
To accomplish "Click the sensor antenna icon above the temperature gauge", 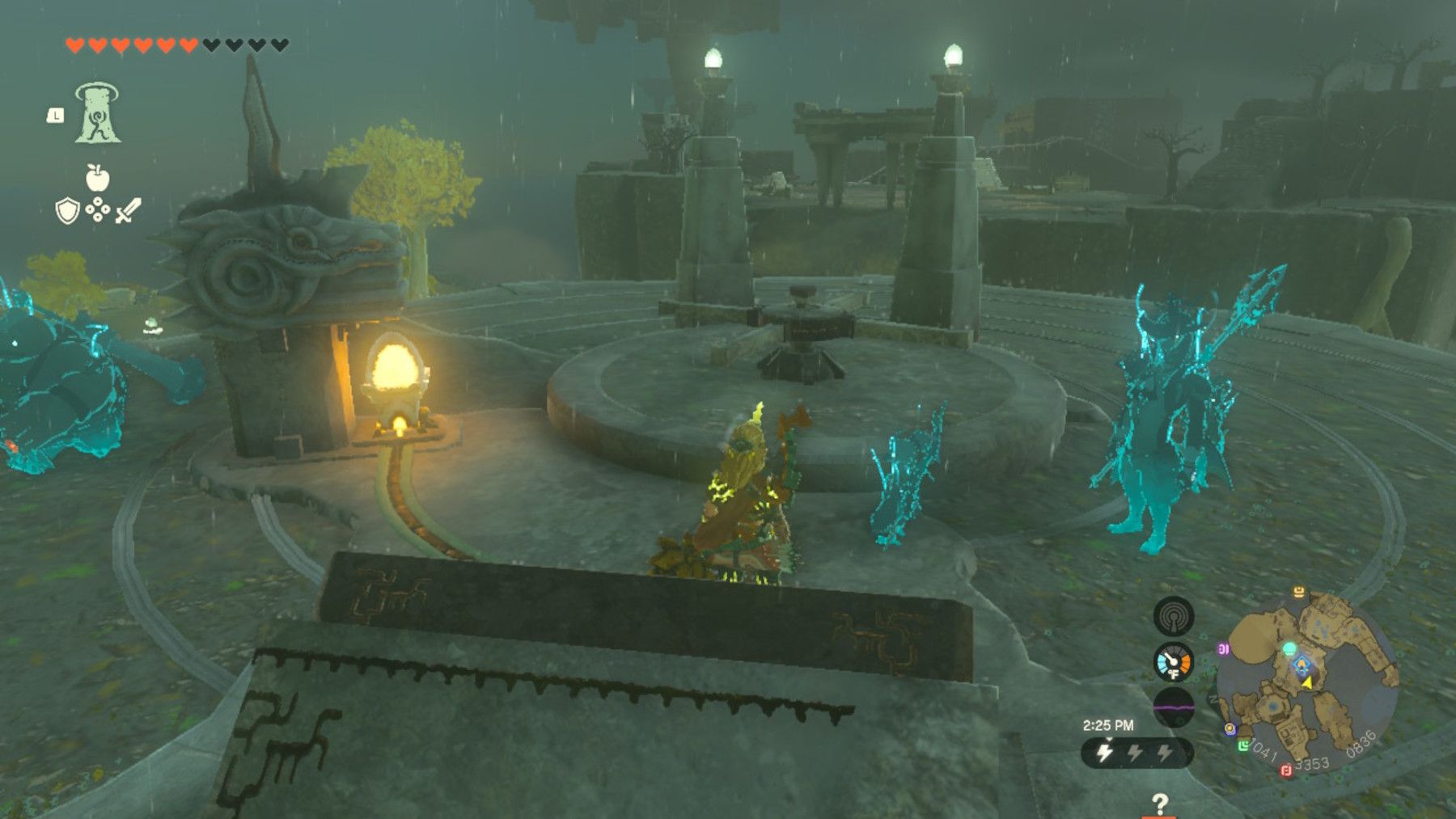I will pyautogui.click(x=1172, y=616).
